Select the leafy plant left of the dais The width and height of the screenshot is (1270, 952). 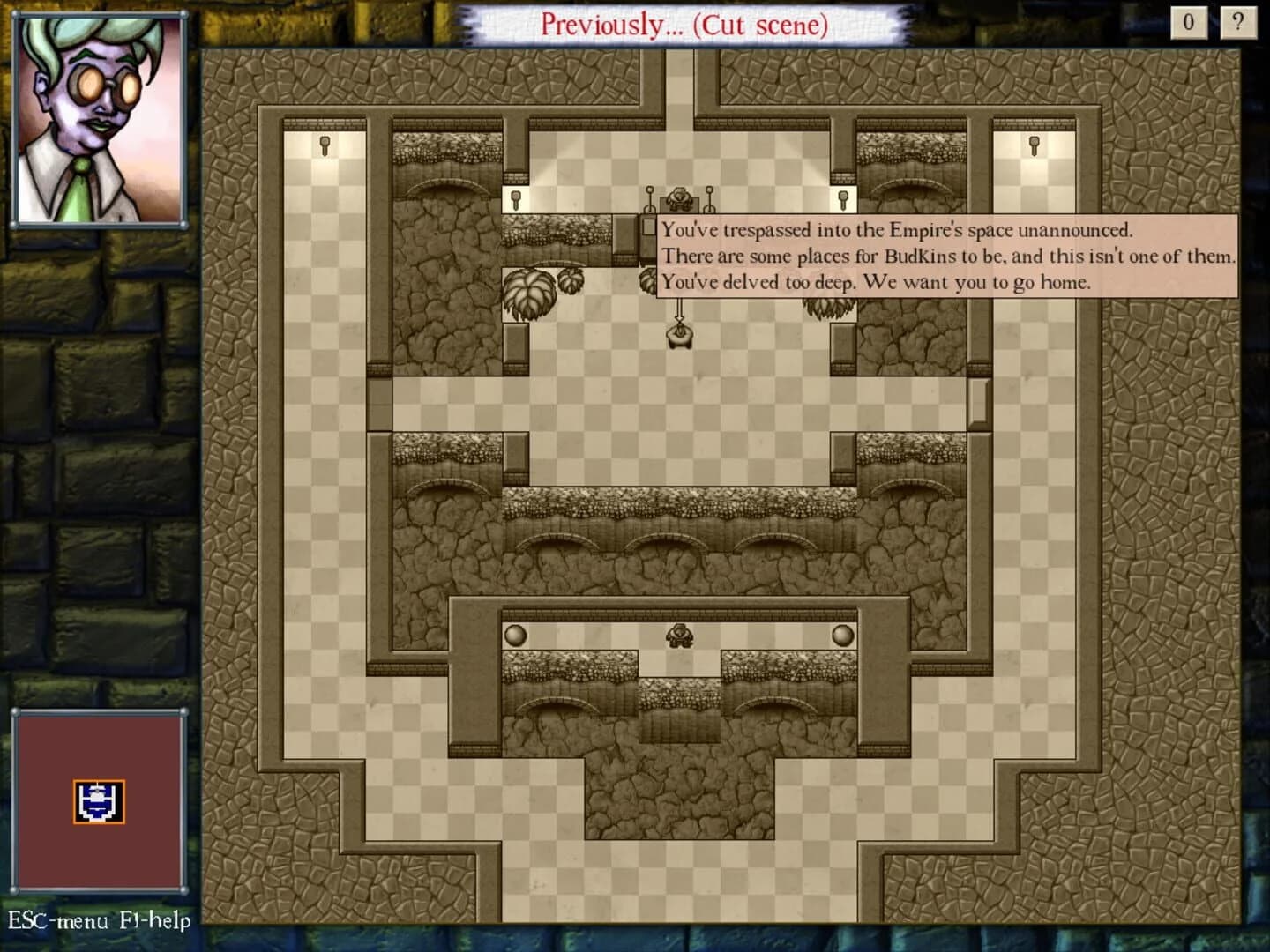click(528, 291)
